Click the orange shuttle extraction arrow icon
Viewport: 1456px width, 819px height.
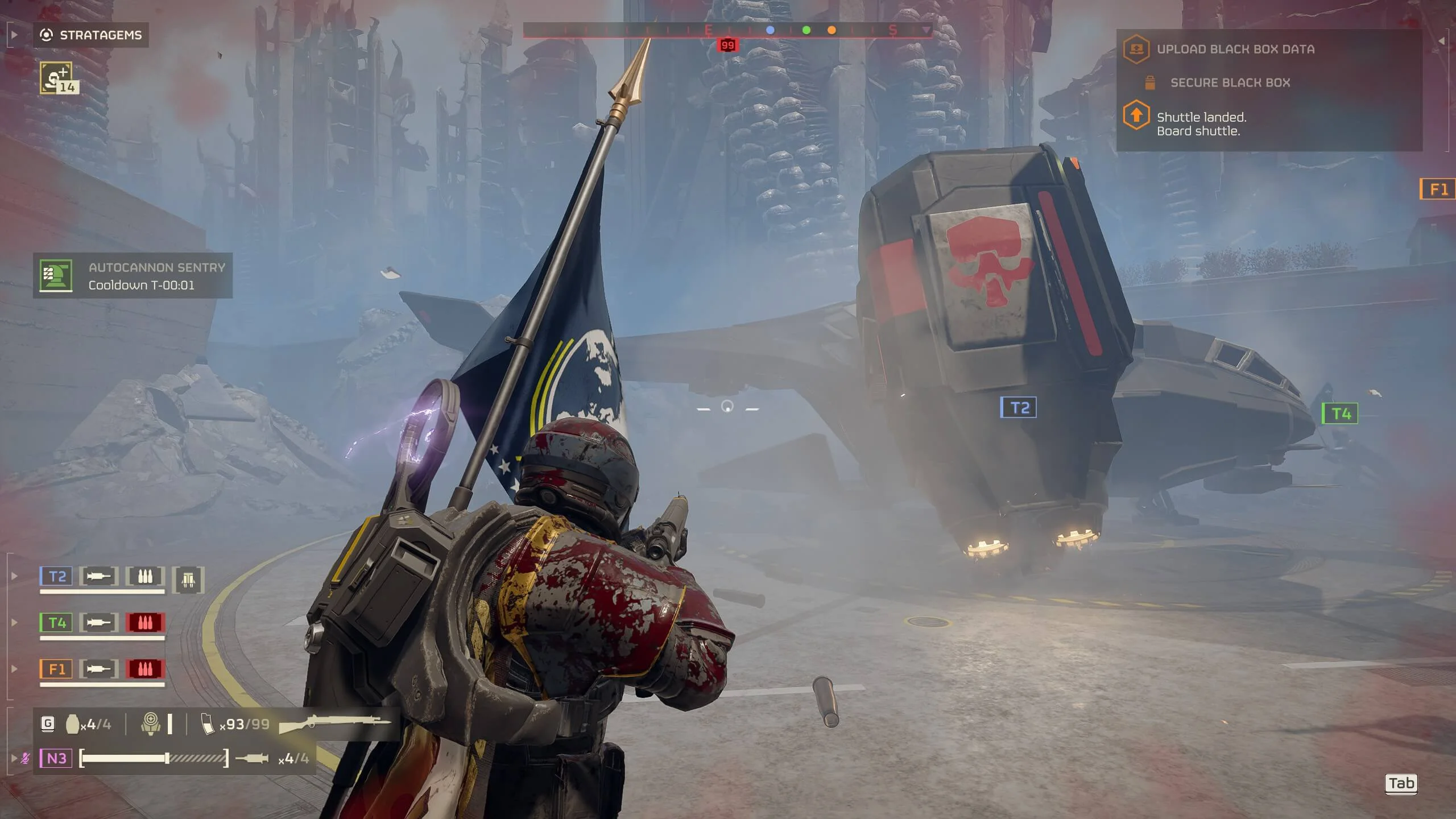pos(1136,115)
